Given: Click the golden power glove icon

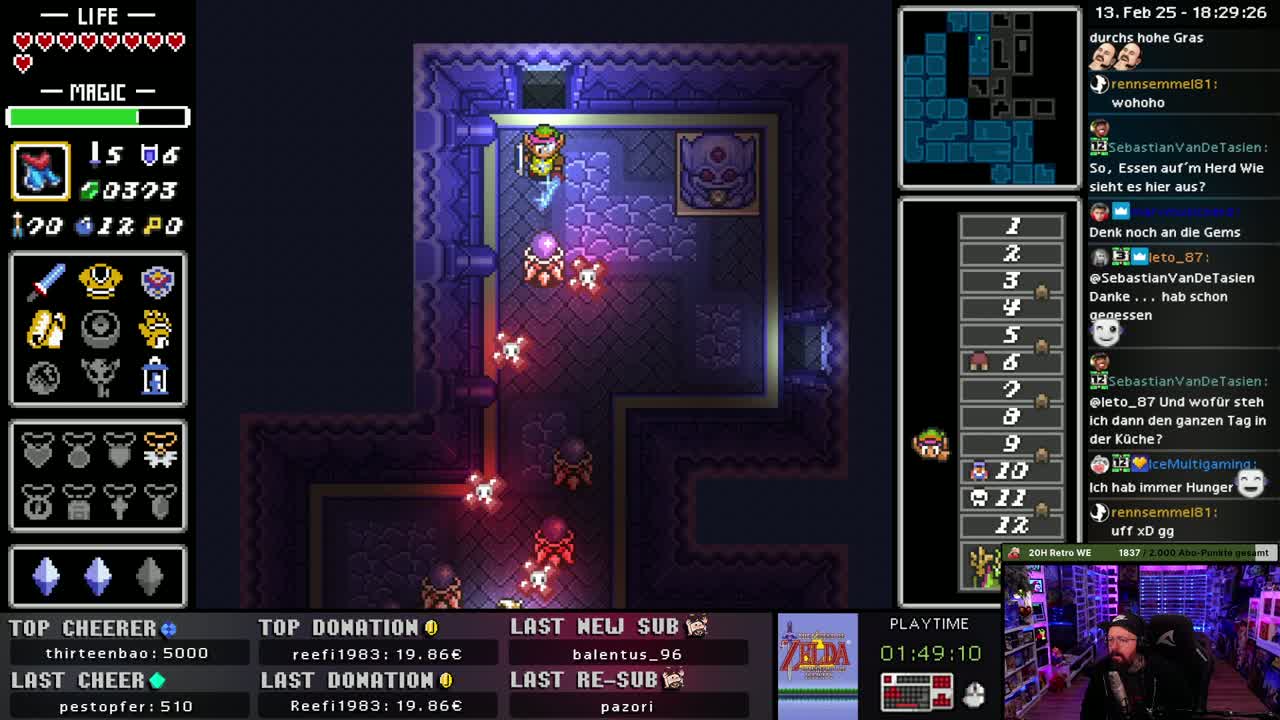Looking at the screenshot, I should tap(155, 329).
